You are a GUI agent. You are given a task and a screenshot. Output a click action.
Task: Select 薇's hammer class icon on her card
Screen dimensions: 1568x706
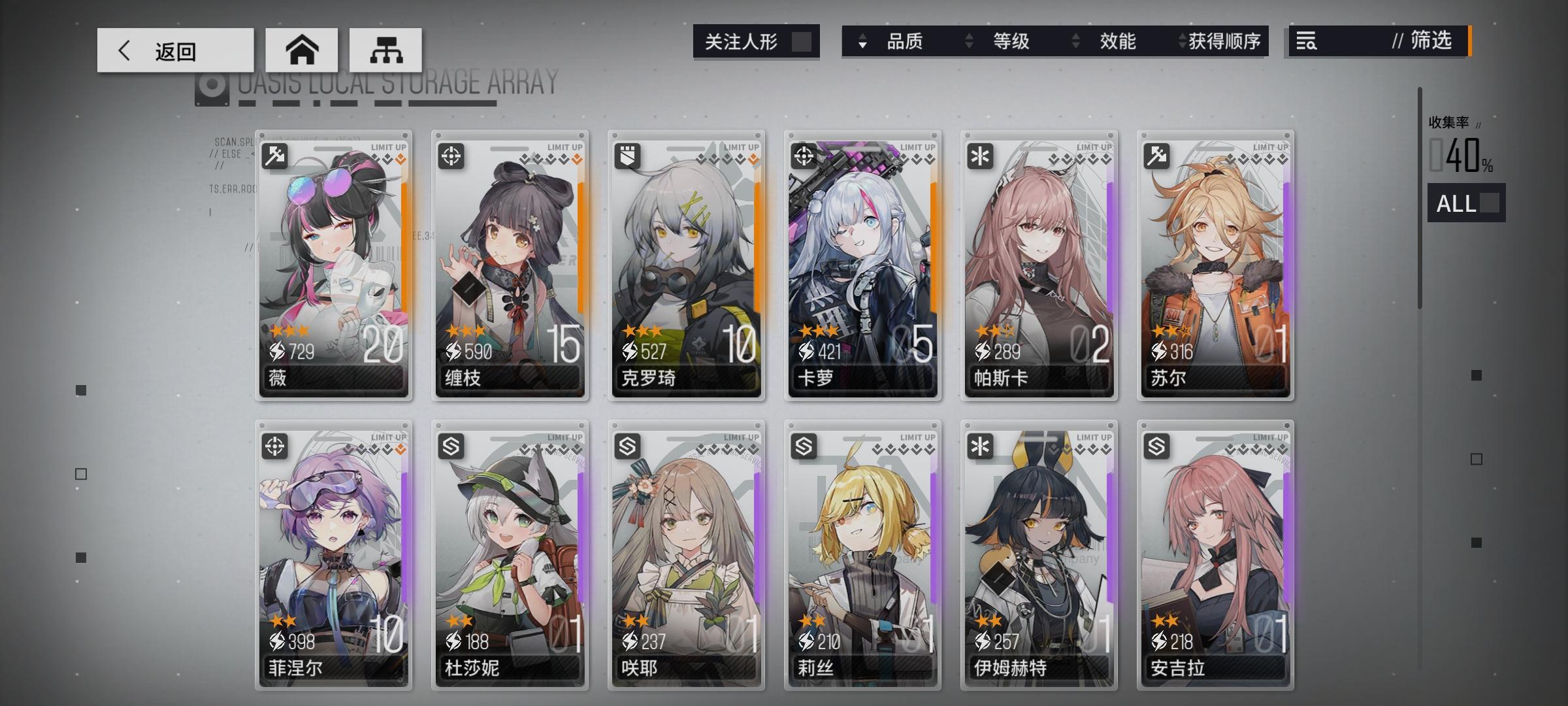(276, 154)
